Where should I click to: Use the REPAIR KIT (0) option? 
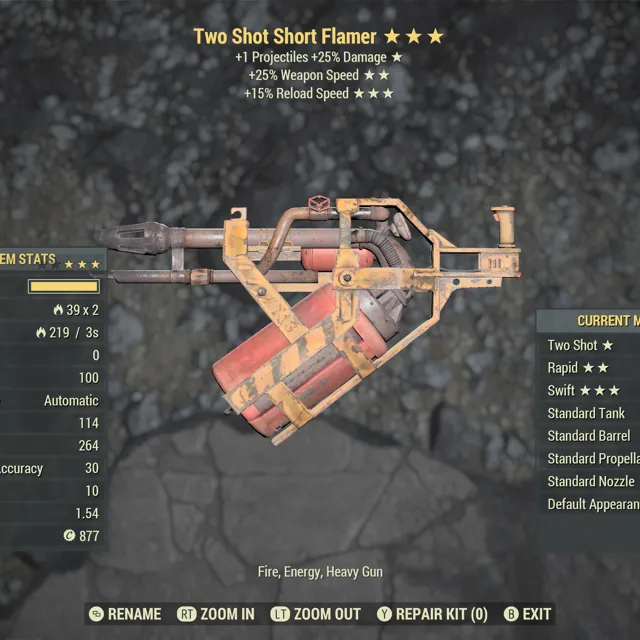431,613
